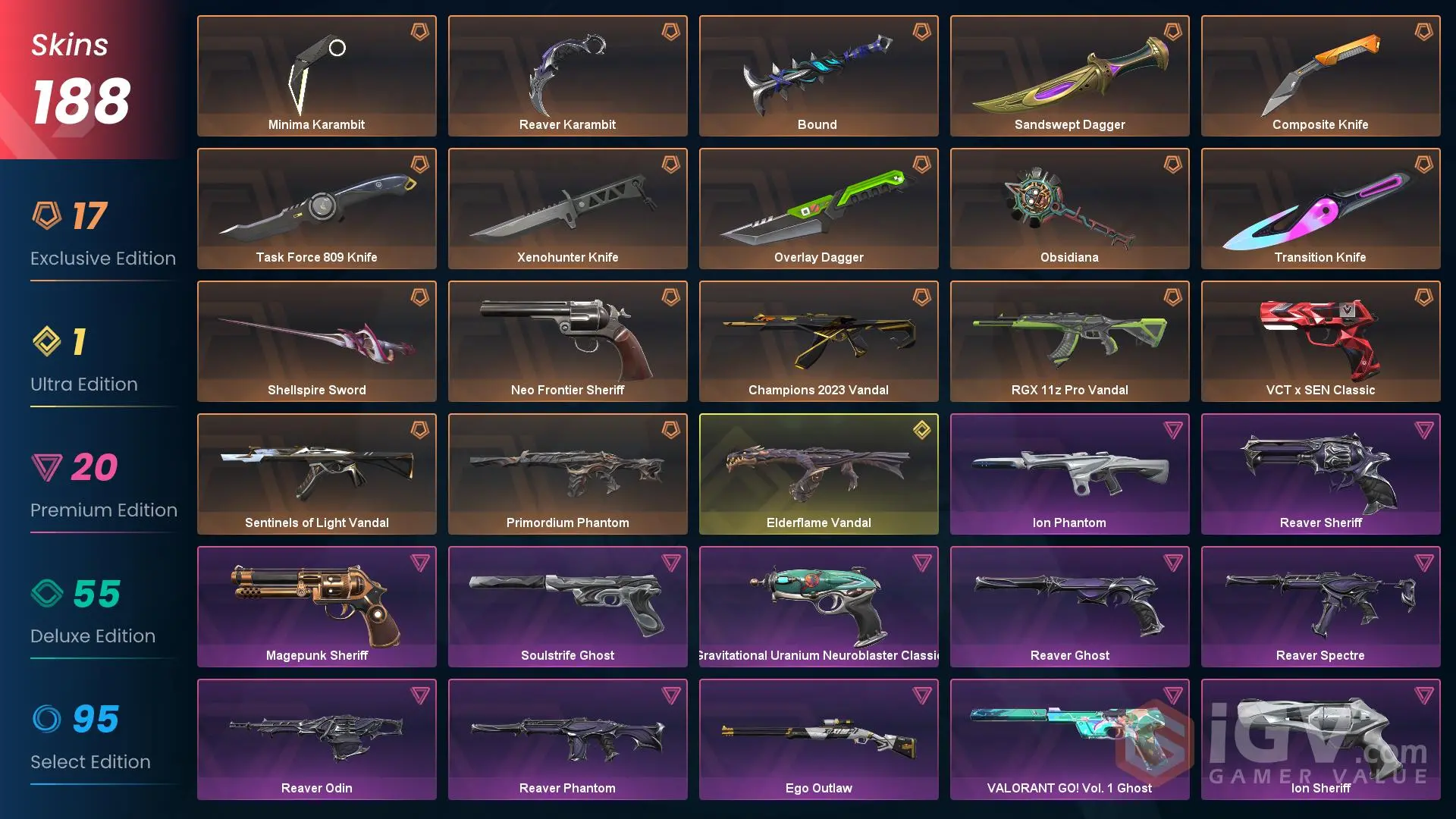Select the Ego Outlaw skin tile
The height and width of the screenshot is (819, 1456).
click(818, 739)
